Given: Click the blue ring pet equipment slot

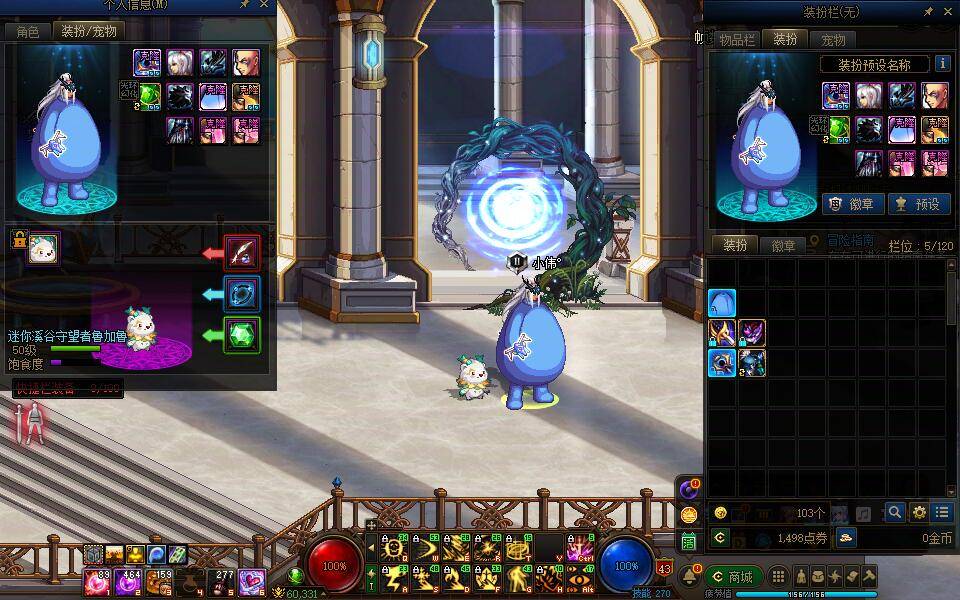Looking at the screenshot, I should pos(242,294).
